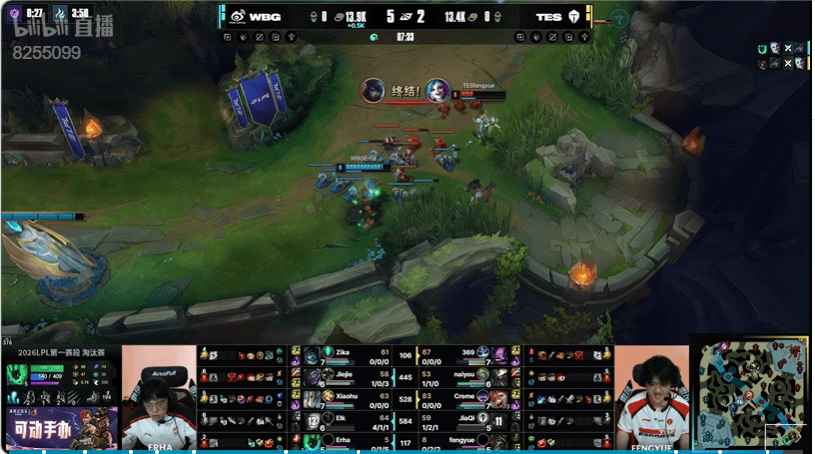Click the WBG team logo
815x454 pixels.
(x=238, y=16)
